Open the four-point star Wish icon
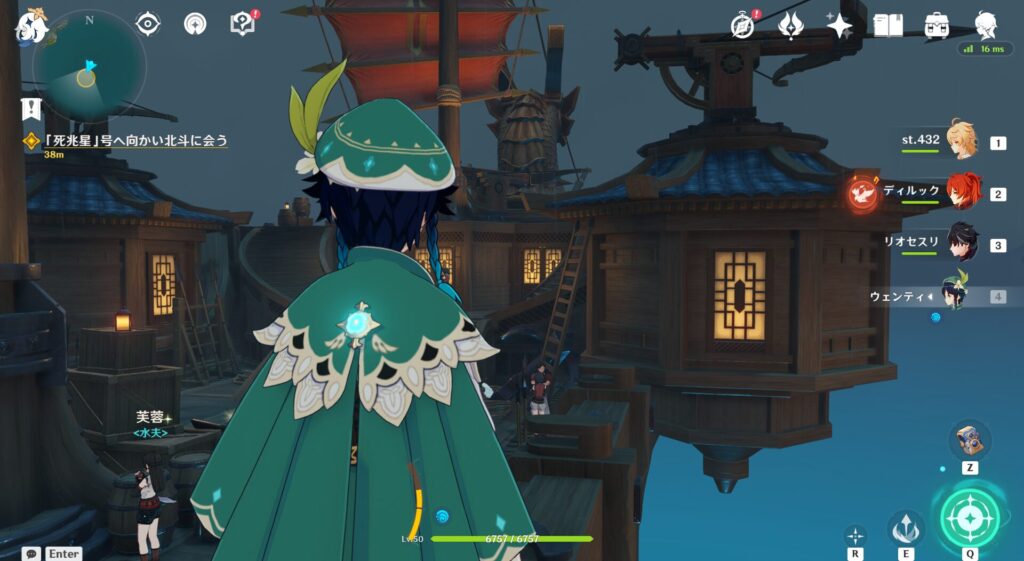 [839, 26]
